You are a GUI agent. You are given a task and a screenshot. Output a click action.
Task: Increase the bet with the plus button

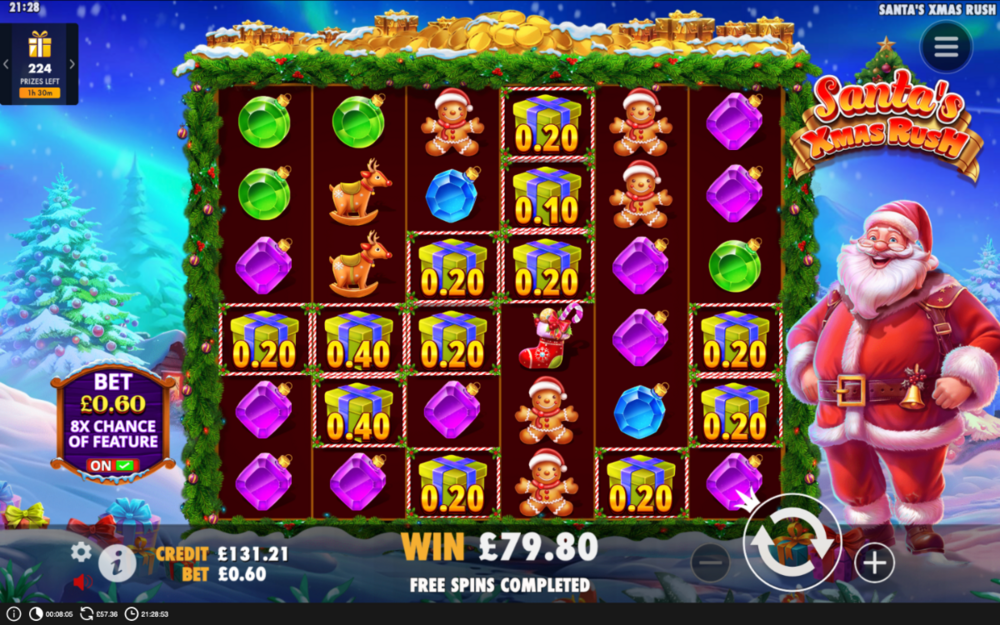tap(874, 563)
